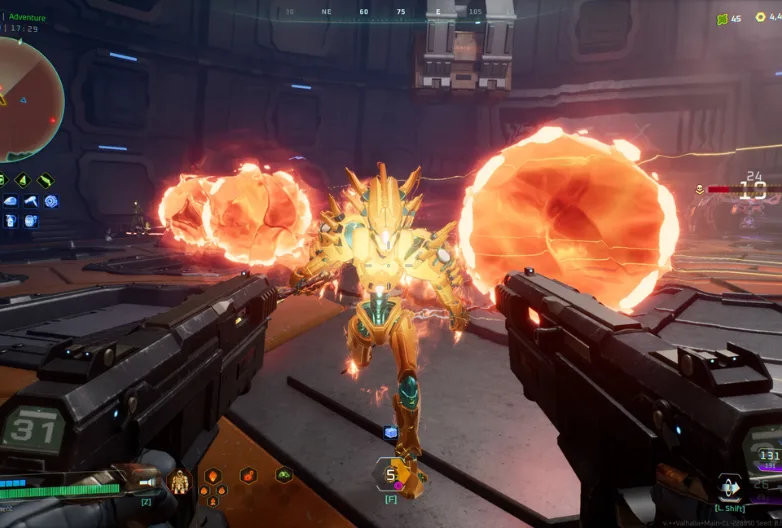Activate the flashlight ability icon
The image size is (782, 528).
point(46,181)
